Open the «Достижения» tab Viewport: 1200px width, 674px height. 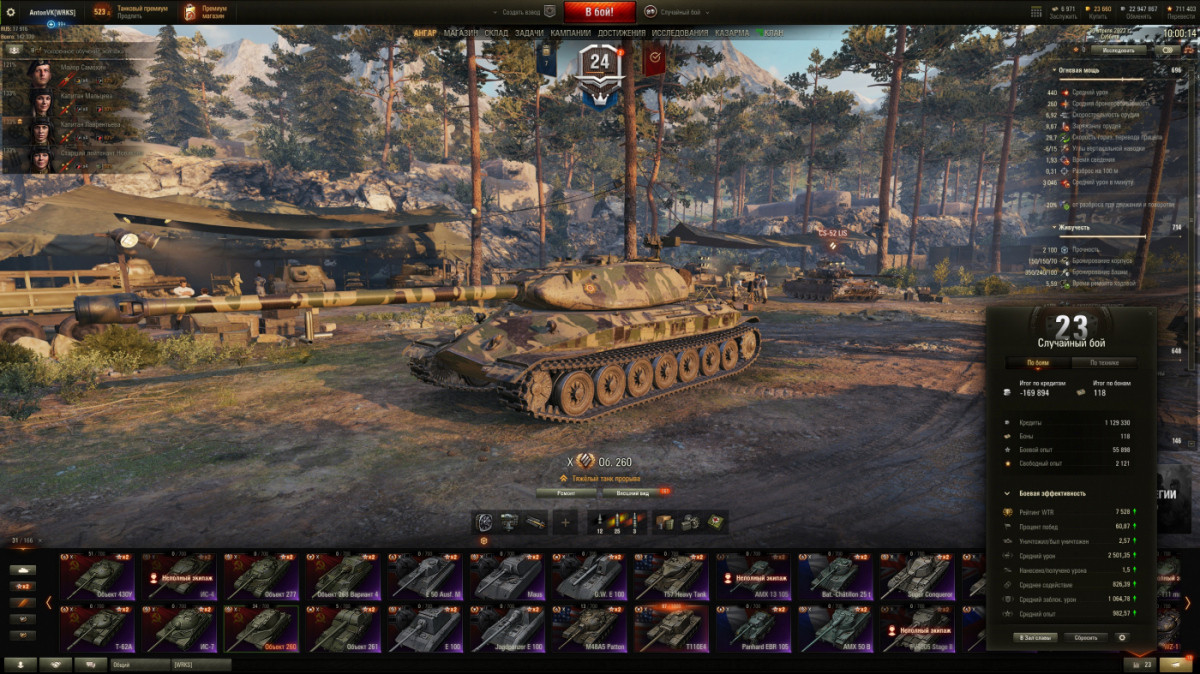coord(622,33)
